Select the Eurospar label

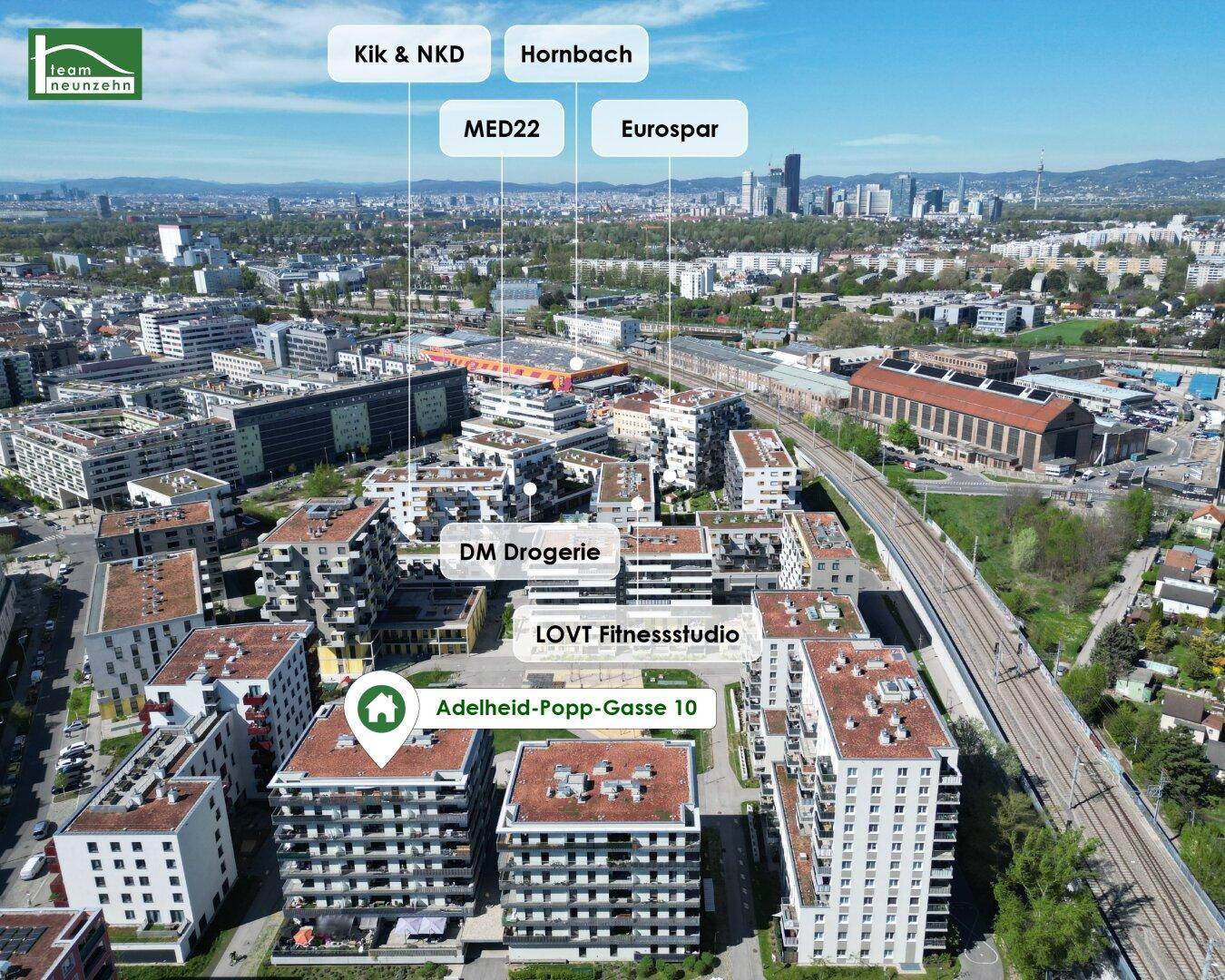670,129
